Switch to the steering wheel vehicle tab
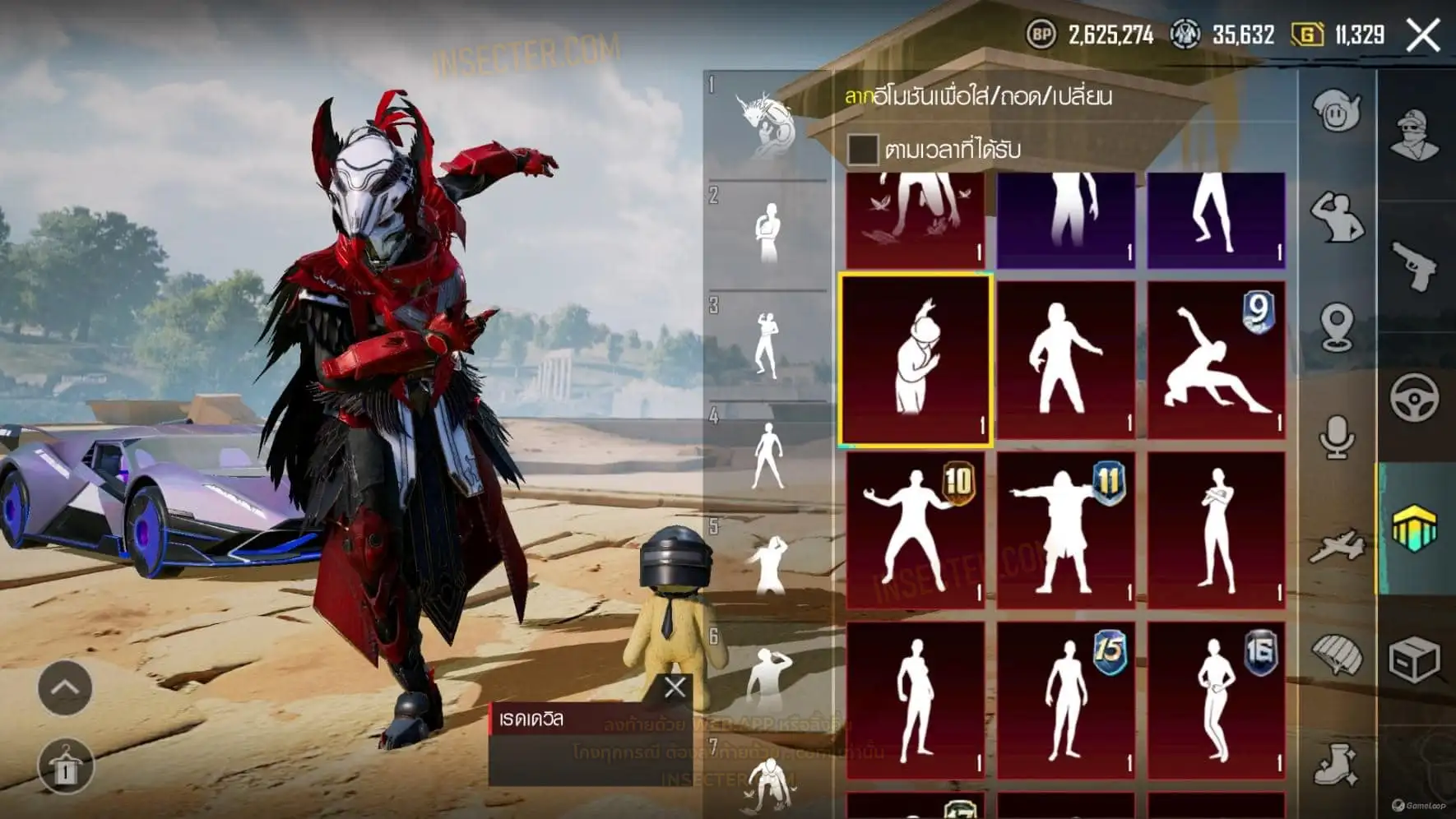Image resolution: width=1456 pixels, height=819 pixels. click(1414, 398)
